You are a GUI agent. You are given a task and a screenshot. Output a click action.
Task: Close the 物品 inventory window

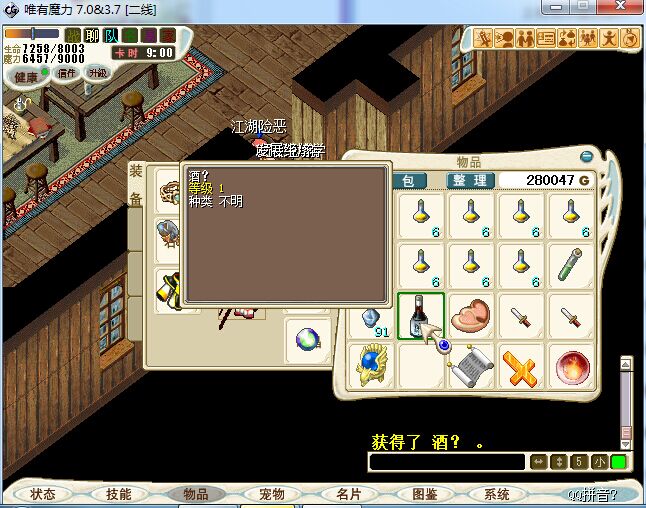pyautogui.click(x=587, y=157)
